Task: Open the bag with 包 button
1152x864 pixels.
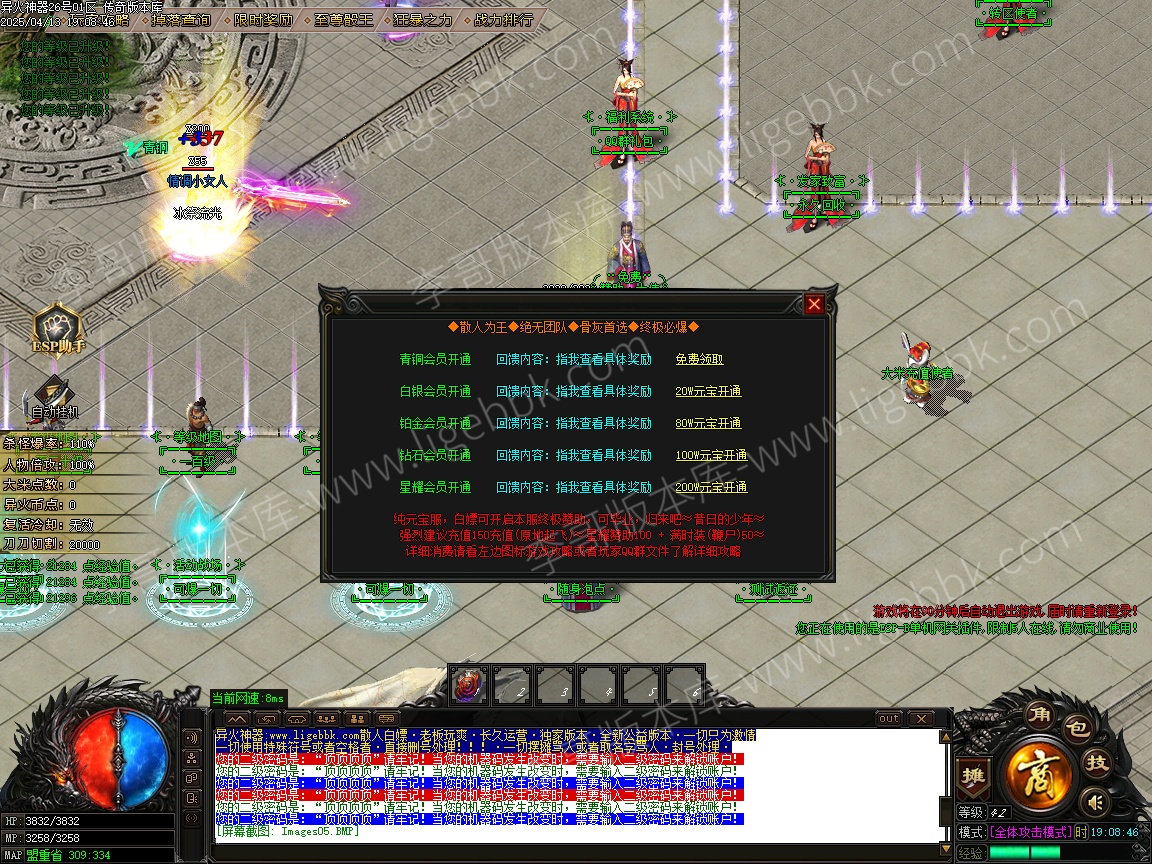Action: (1075, 728)
